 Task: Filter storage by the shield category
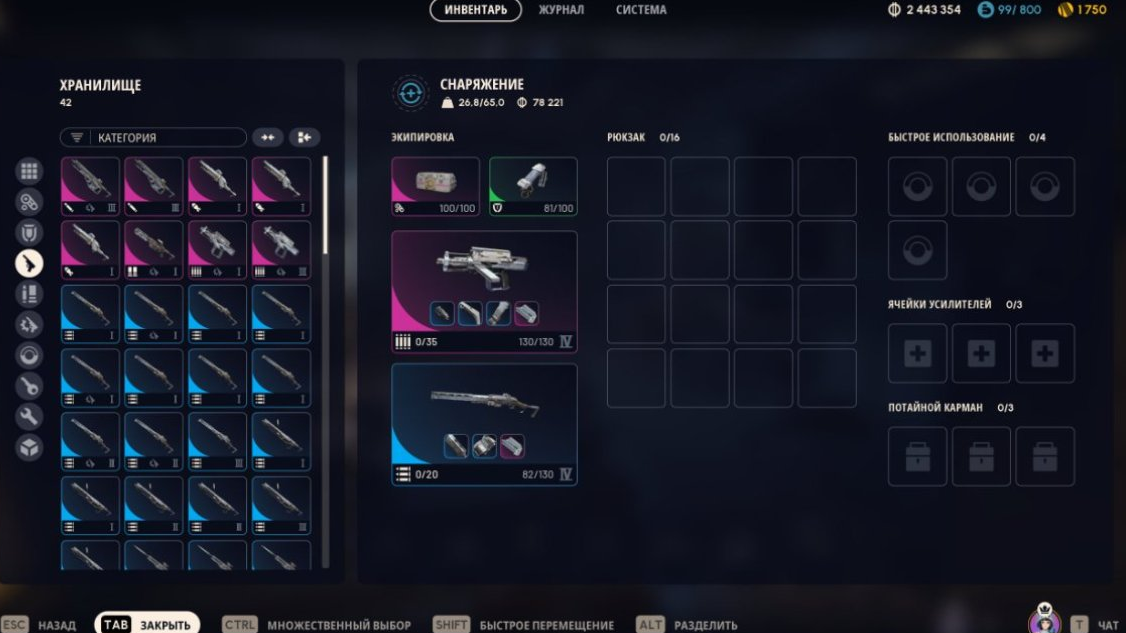(x=29, y=232)
